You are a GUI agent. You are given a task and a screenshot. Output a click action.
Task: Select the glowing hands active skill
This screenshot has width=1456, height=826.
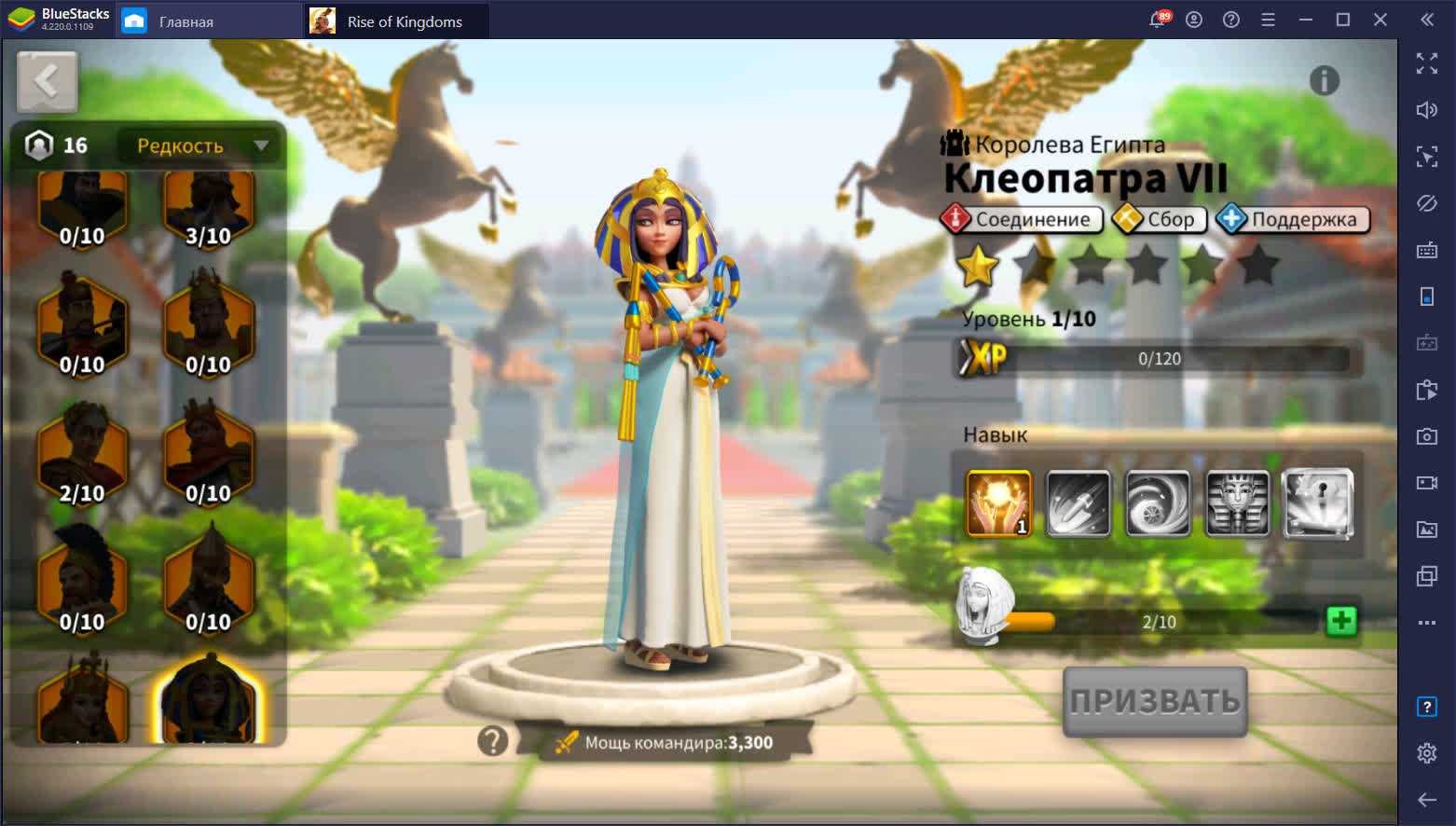tap(998, 504)
